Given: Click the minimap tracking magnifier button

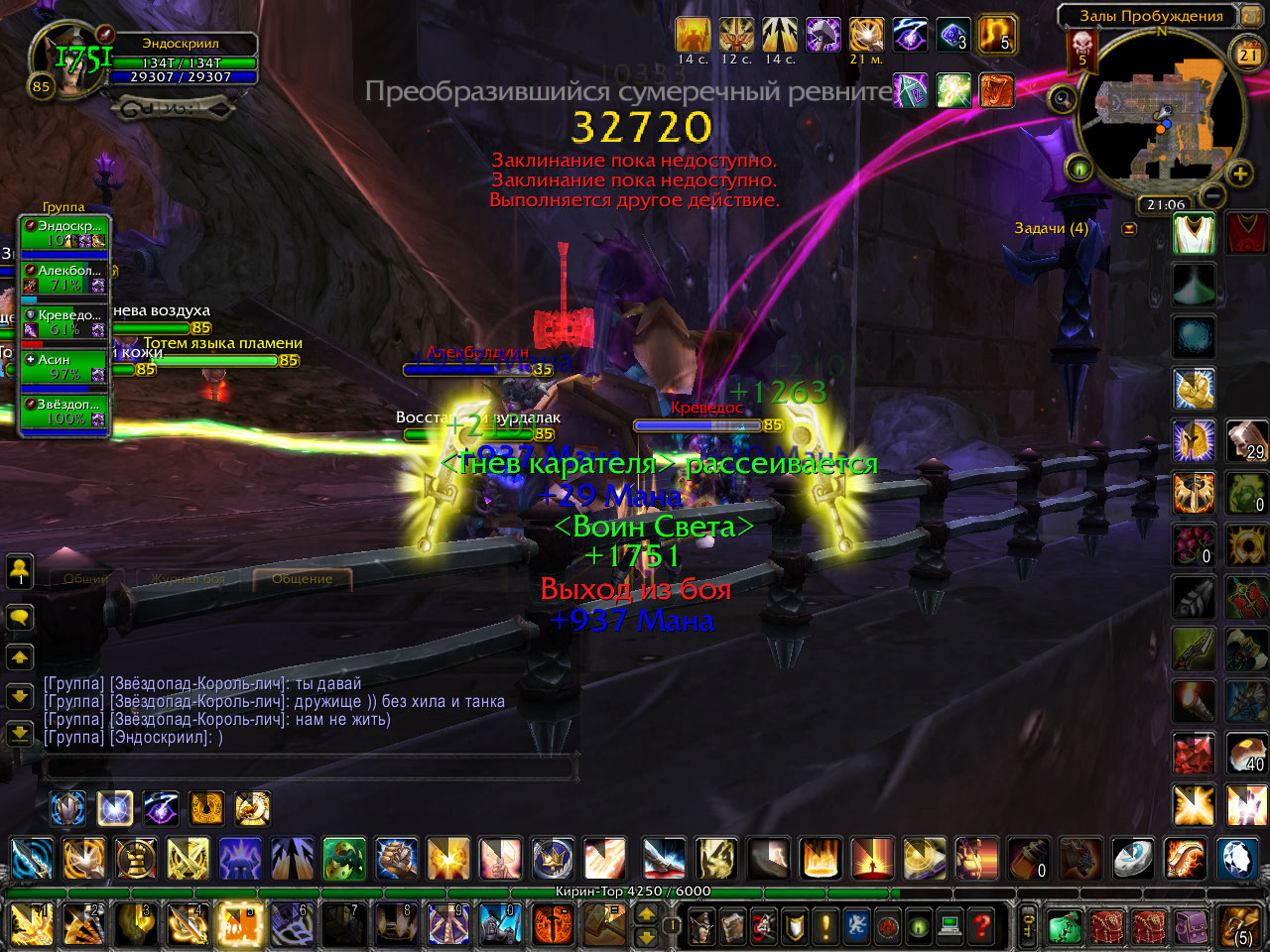Looking at the screenshot, I should [1063, 98].
